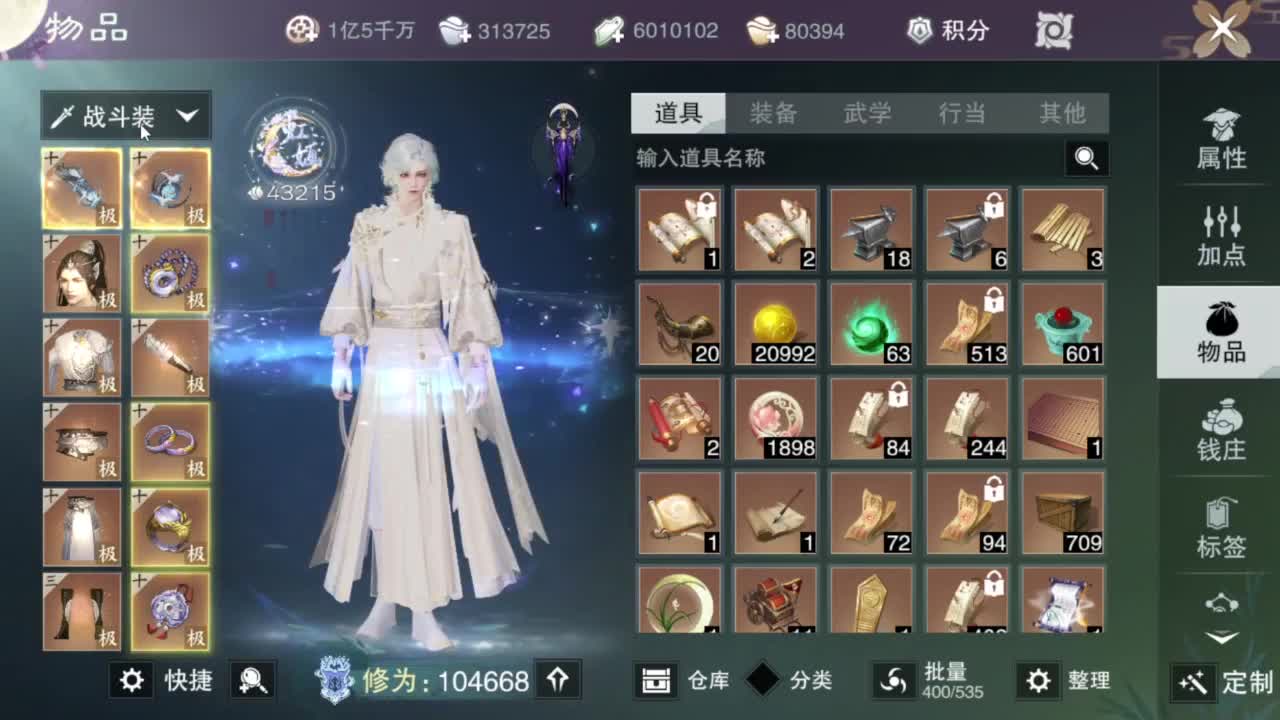1280x720 pixels.
Task: Open the 仓库 warehouse
Action: (687, 680)
